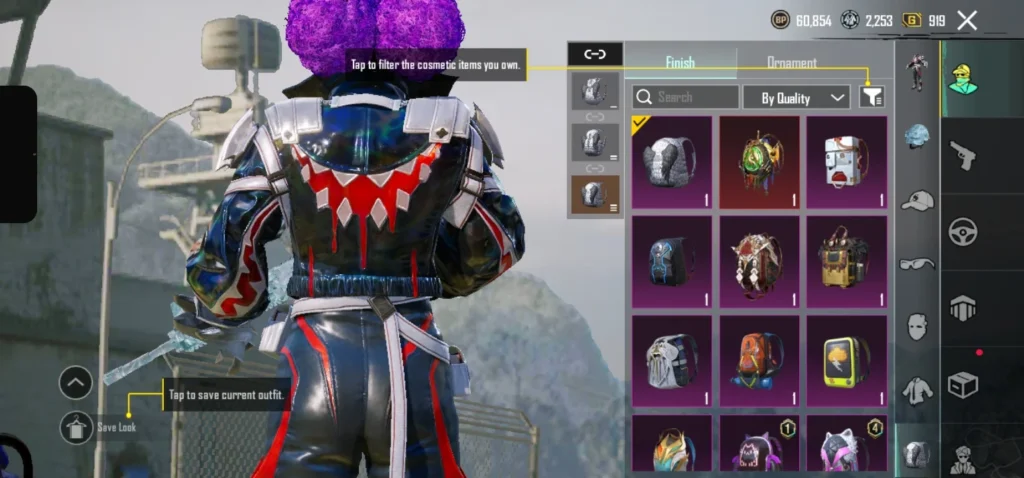
Task: Choose the green and gold ornate backpack
Action: click(759, 162)
